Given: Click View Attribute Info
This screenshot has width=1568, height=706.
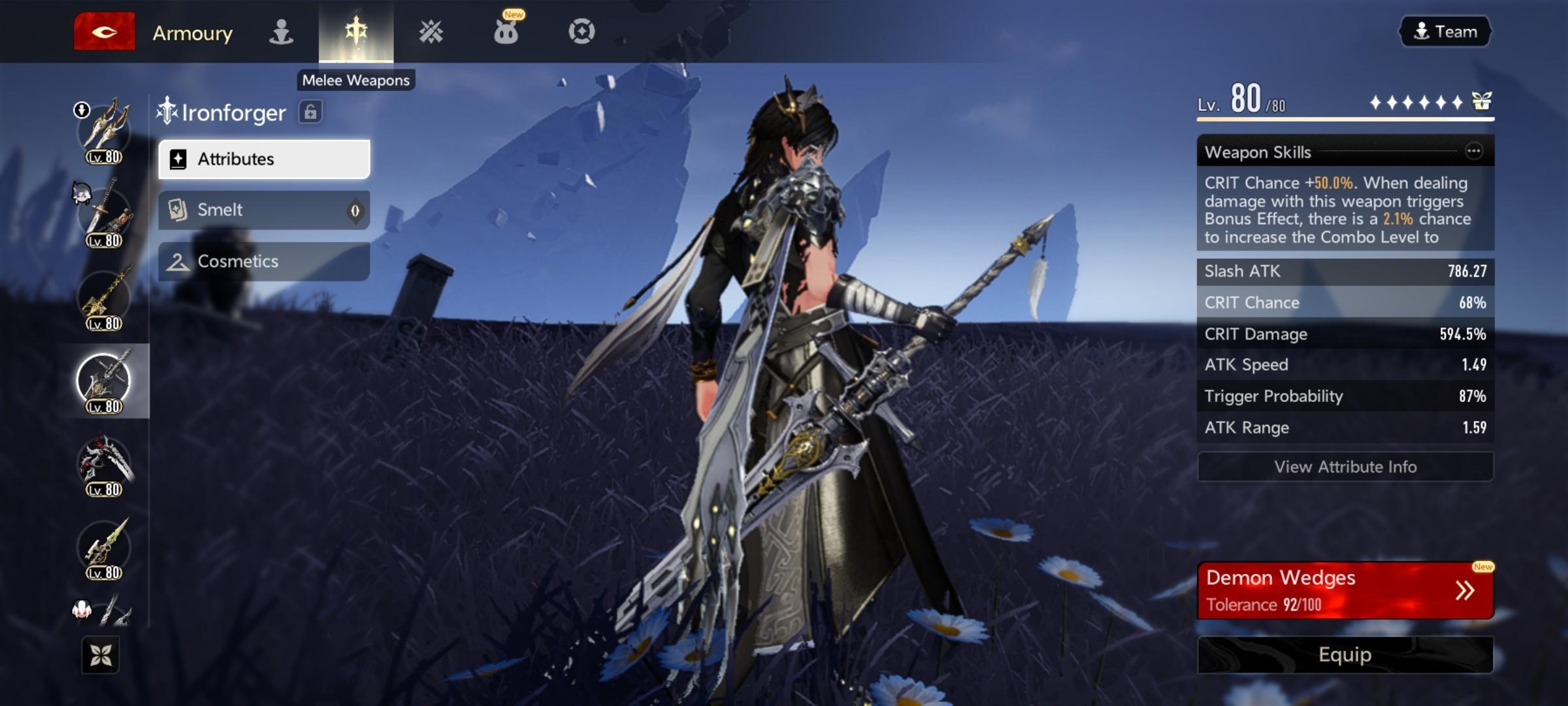Looking at the screenshot, I should pos(1345,467).
